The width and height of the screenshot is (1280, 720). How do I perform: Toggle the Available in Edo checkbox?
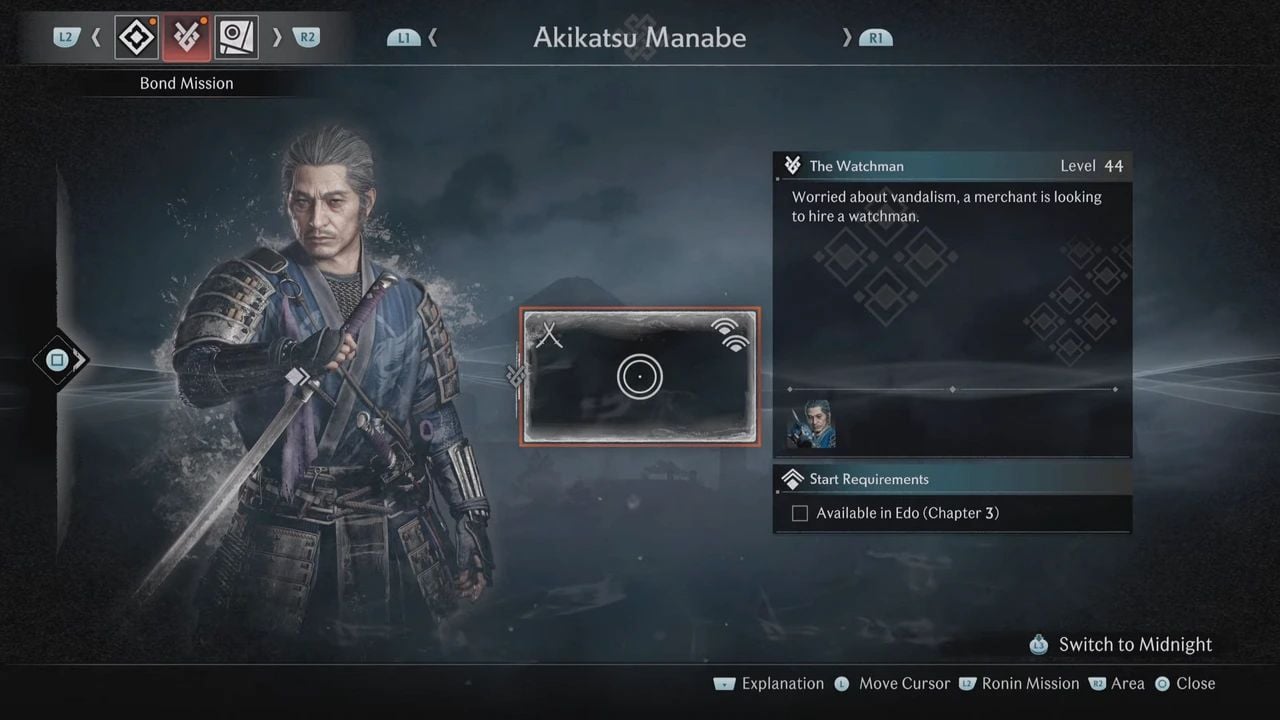[799, 513]
